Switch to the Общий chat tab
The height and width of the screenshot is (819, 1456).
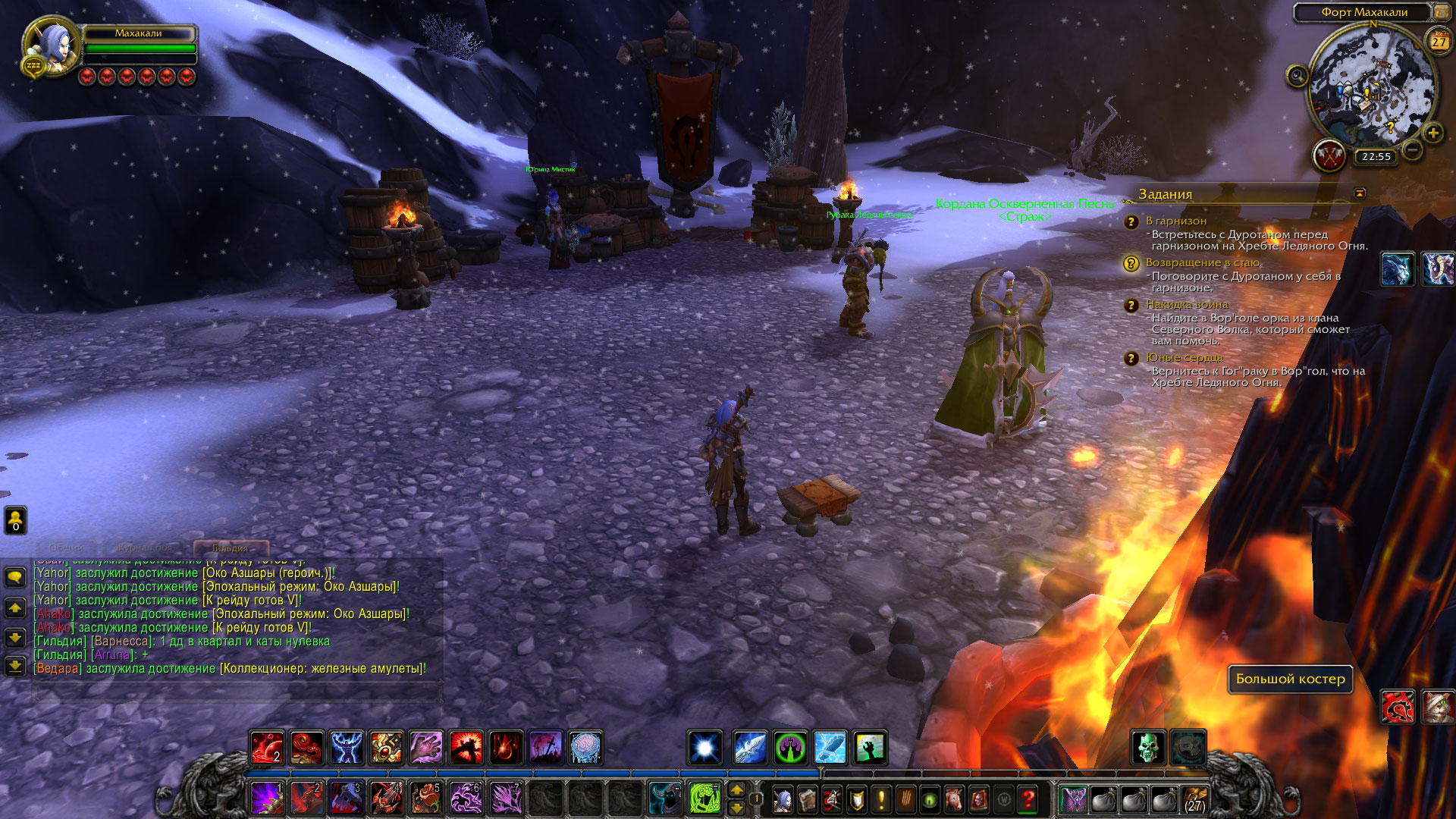click(66, 548)
